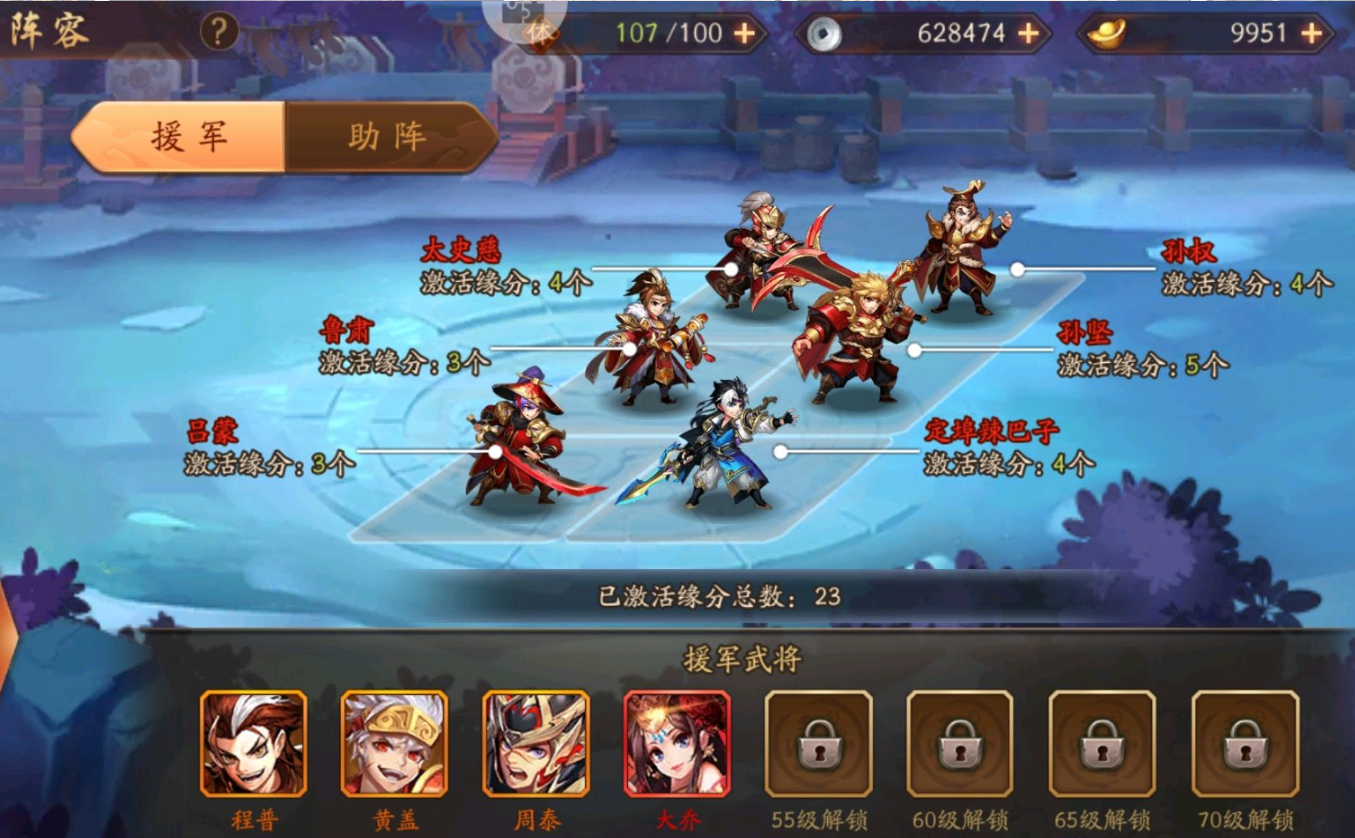Click the lock icon on the 70级解锁 slot
Screen dimensions: 1355x838
tap(1242, 745)
